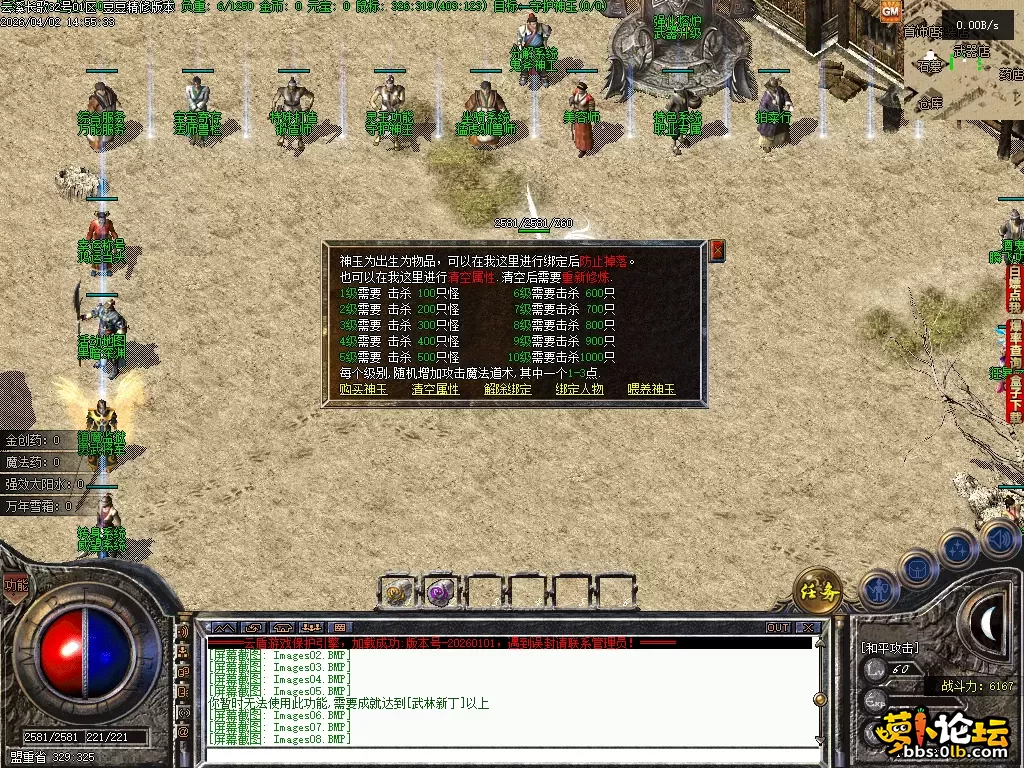This screenshot has height=768, width=1024.
Task: Choose 解除绑定 in the NPC dialog
Action: tap(507, 389)
